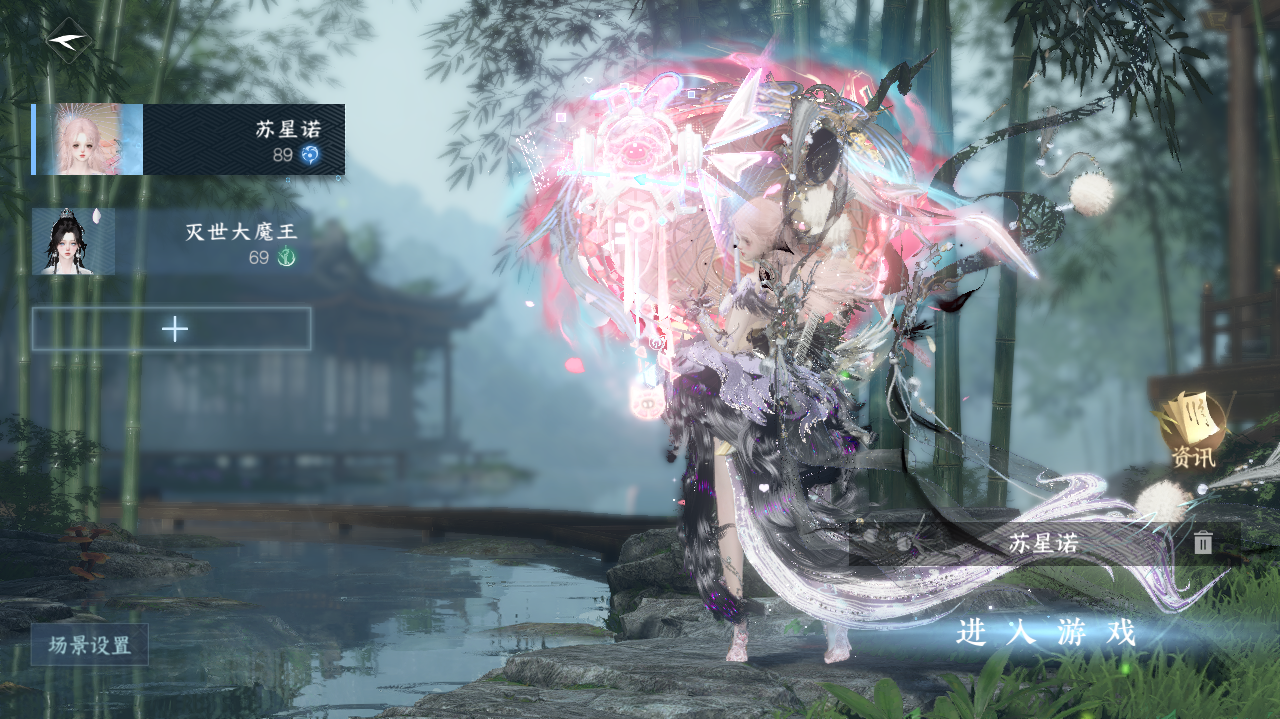
Task: Go back with the top-left arrow button
Action: click(69, 41)
